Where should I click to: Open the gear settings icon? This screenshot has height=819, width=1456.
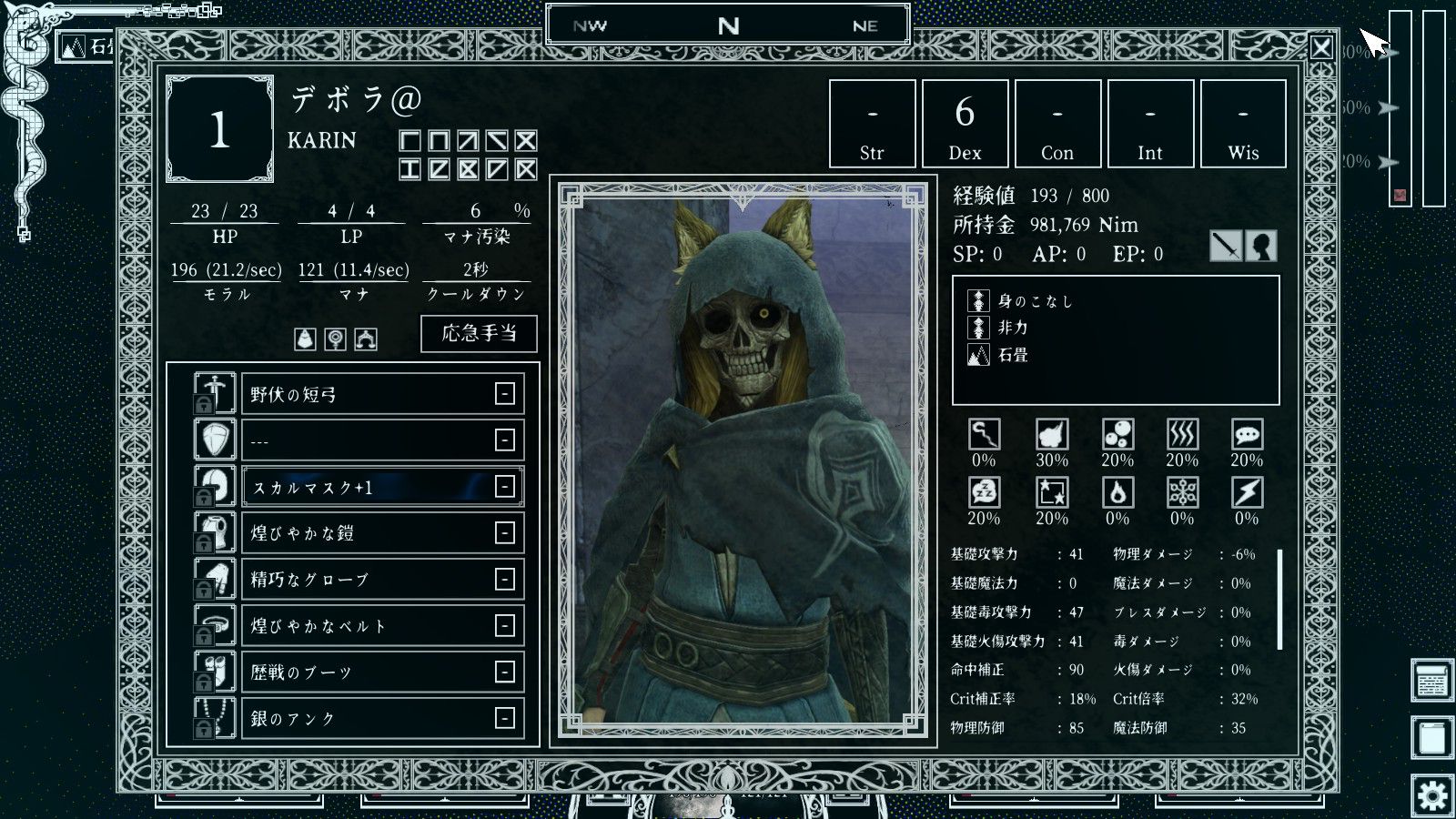[1431, 796]
